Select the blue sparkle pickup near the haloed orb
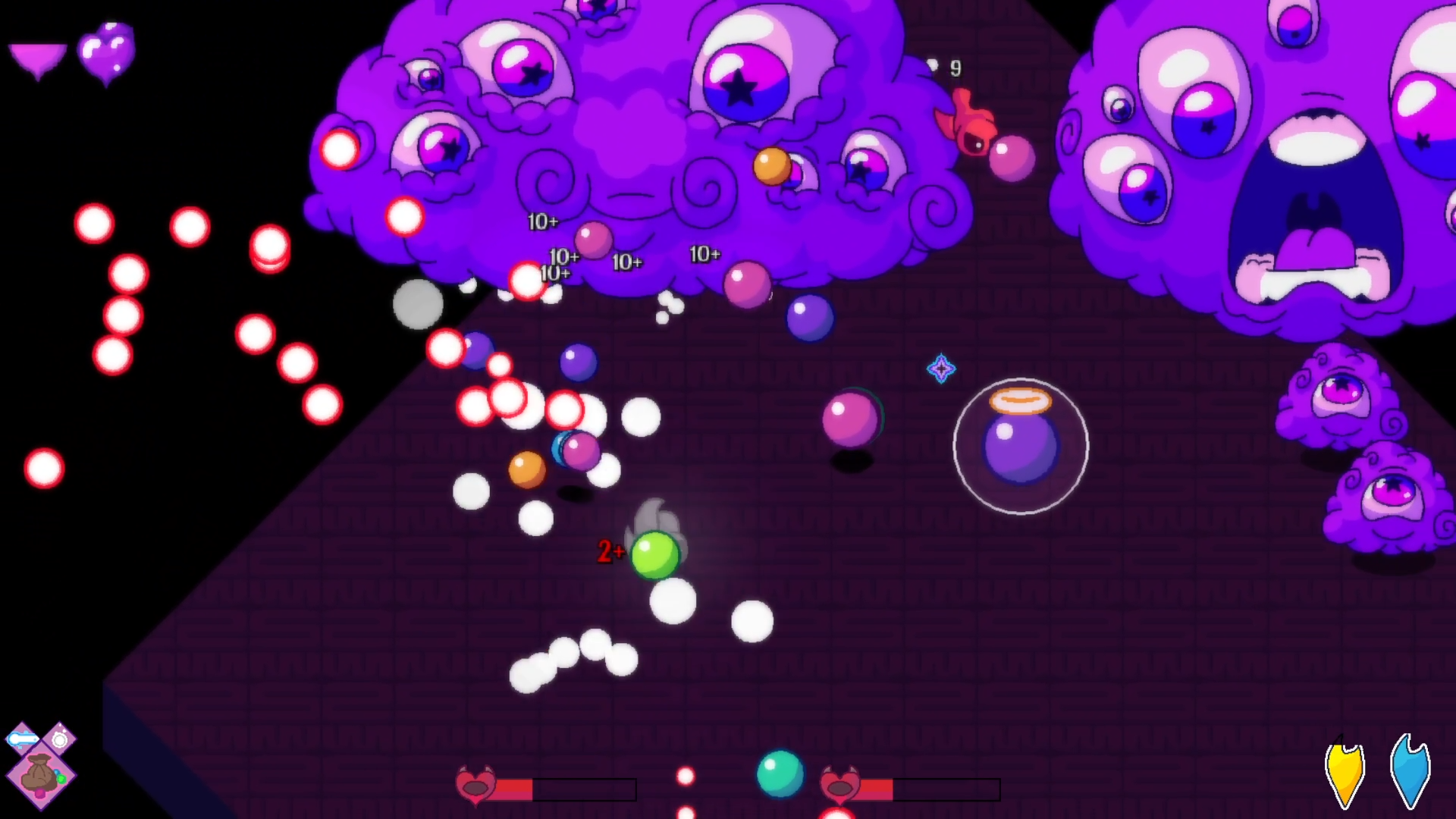 [x=941, y=369]
